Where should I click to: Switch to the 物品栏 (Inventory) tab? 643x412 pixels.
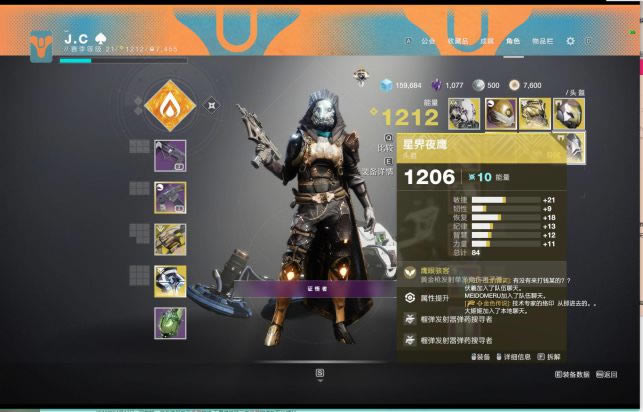[544, 41]
